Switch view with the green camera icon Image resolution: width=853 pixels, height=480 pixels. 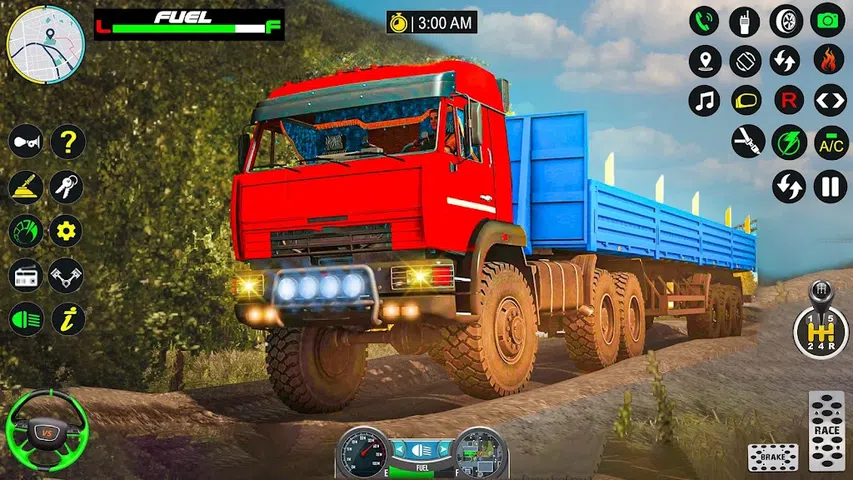[x=829, y=20]
